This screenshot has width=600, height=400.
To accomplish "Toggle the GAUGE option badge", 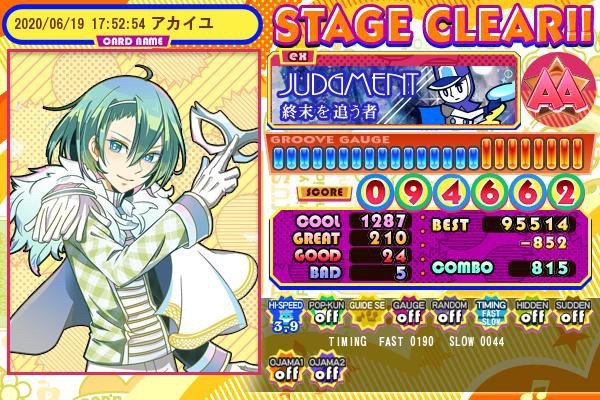I will pyautogui.click(x=408, y=315).
